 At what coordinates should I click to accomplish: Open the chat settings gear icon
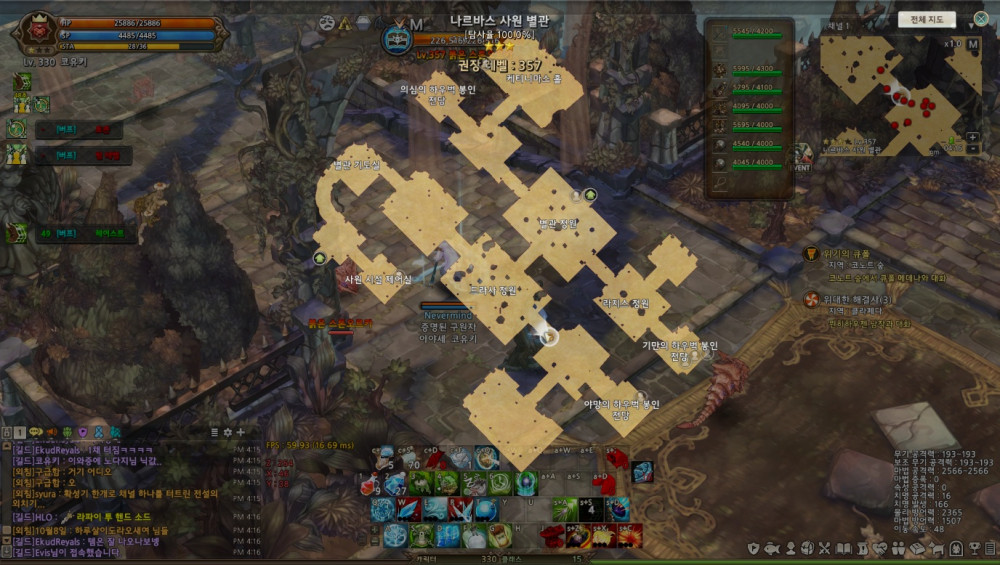227,432
